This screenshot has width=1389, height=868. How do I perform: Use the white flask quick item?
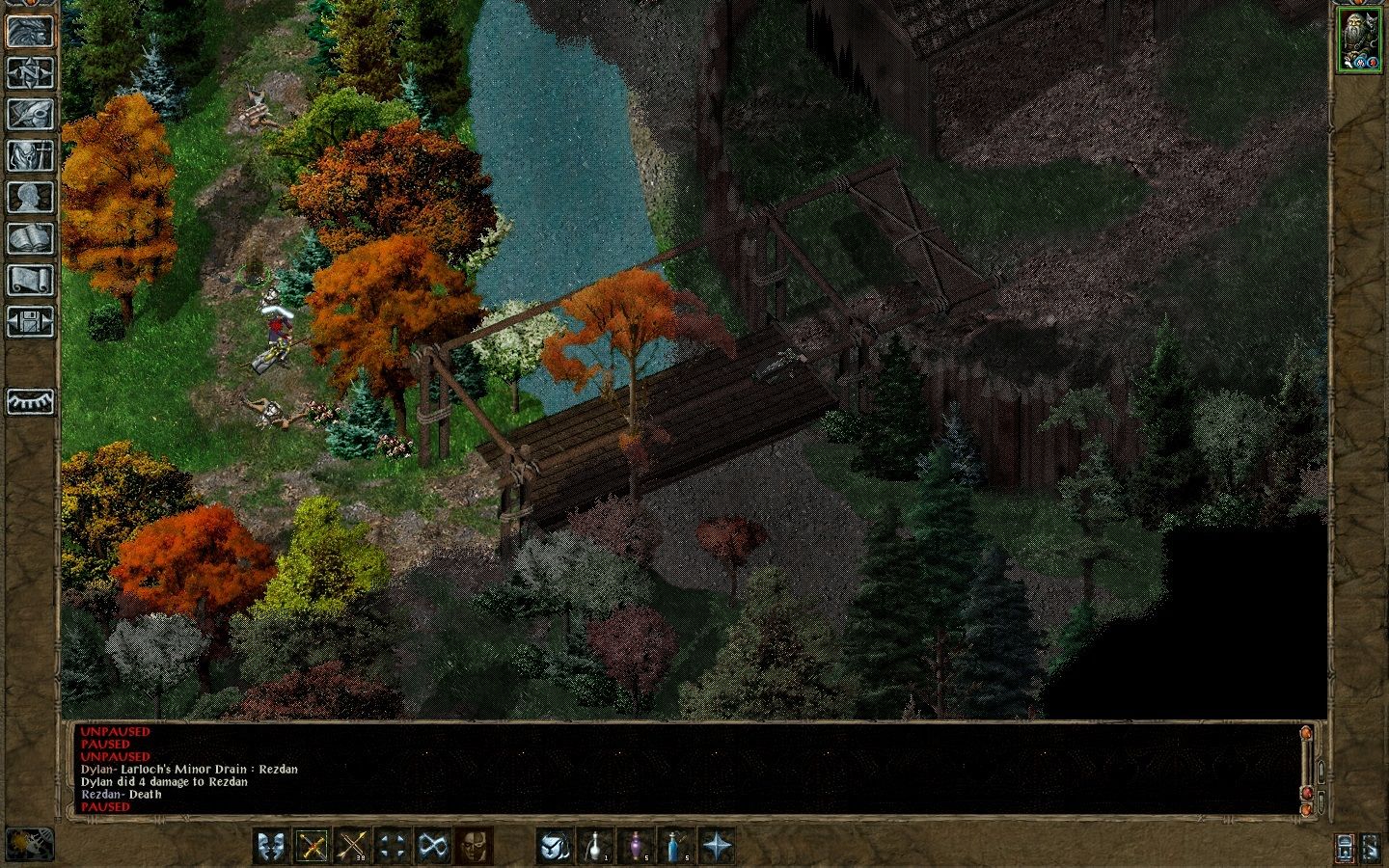pyautogui.click(x=595, y=847)
